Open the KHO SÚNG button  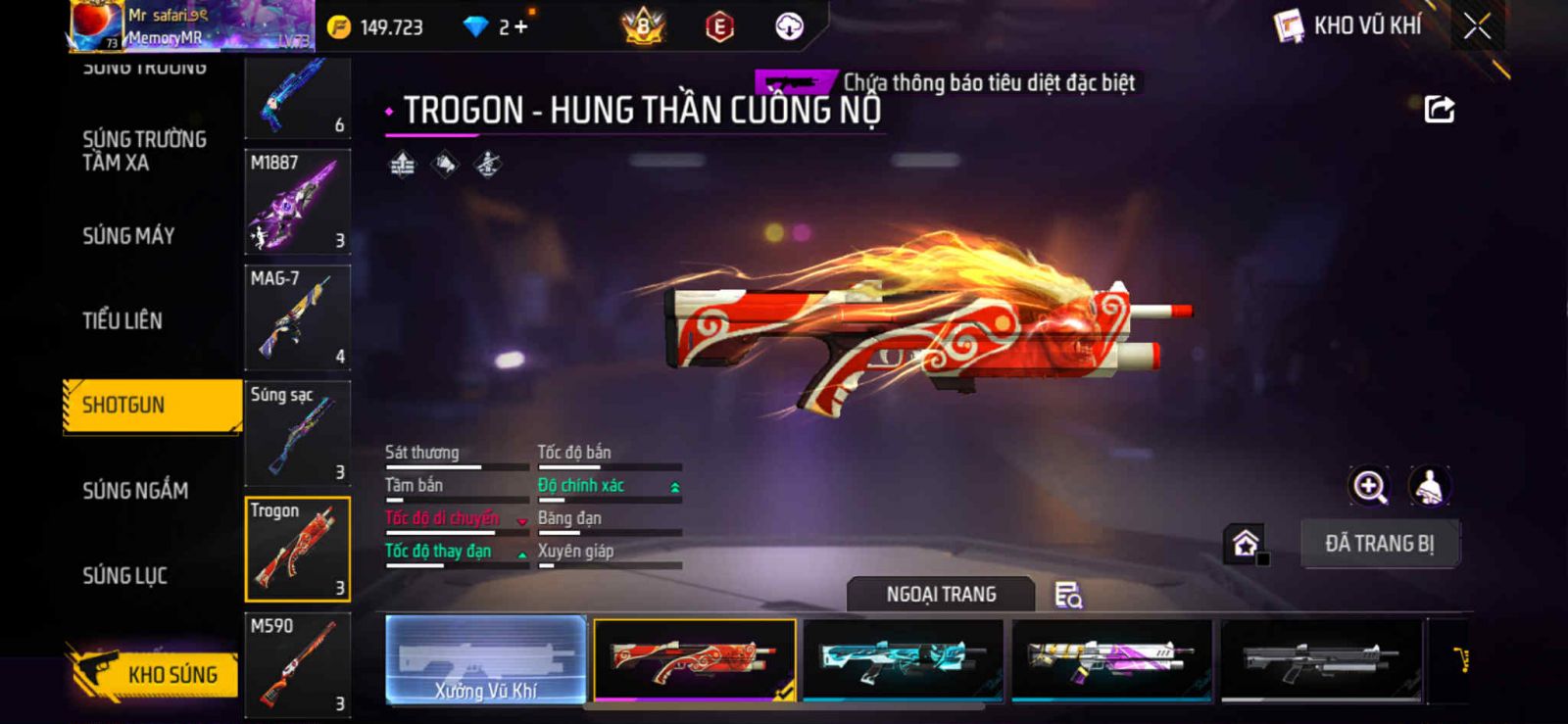(155, 674)
